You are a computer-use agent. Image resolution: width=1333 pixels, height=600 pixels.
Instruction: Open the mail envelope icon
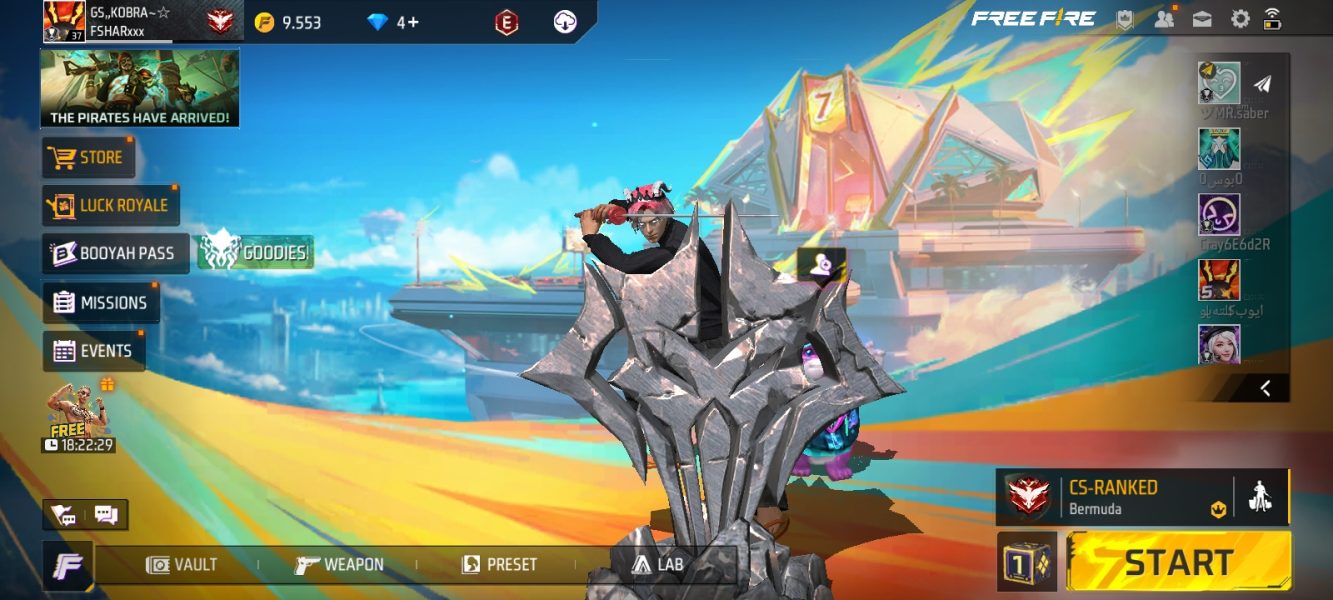click(1202, 18)
